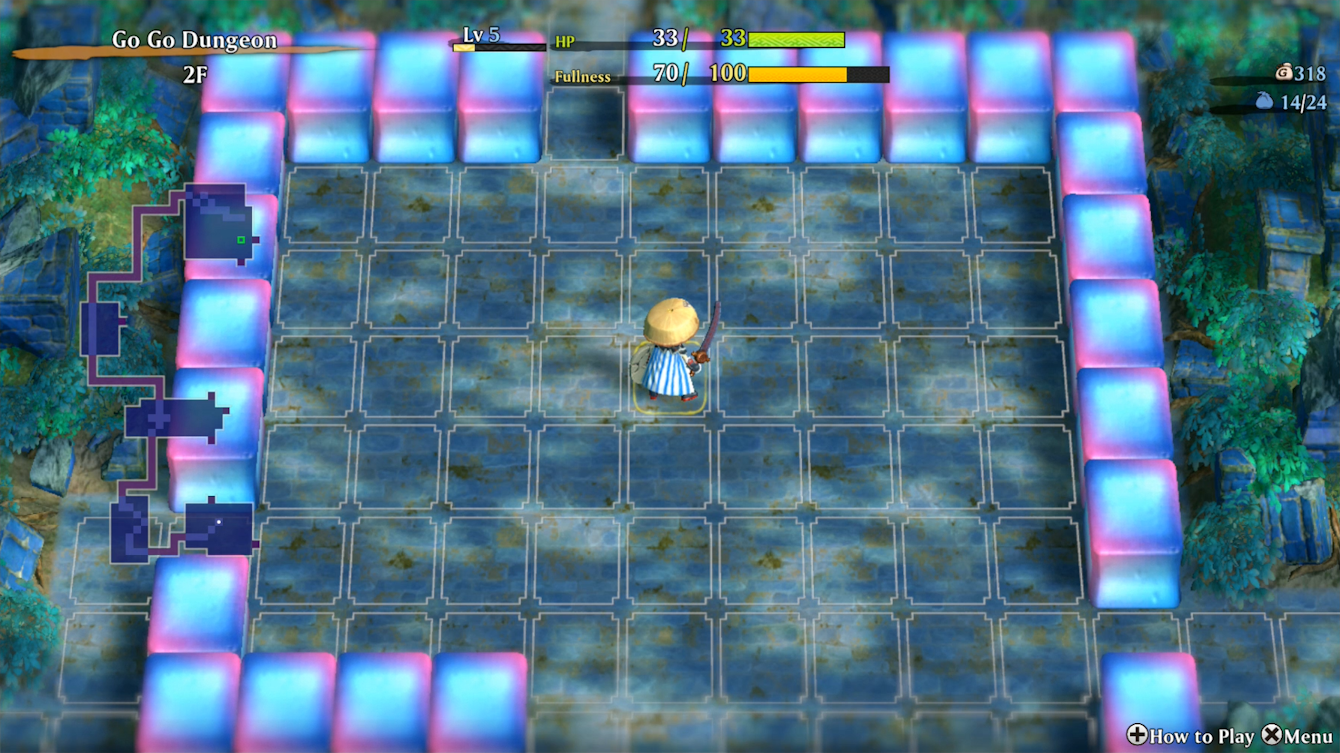This screenshot has width=1340, height=753.
Task: Select the Gitan money pouch icon
Action: (1284, 72)
